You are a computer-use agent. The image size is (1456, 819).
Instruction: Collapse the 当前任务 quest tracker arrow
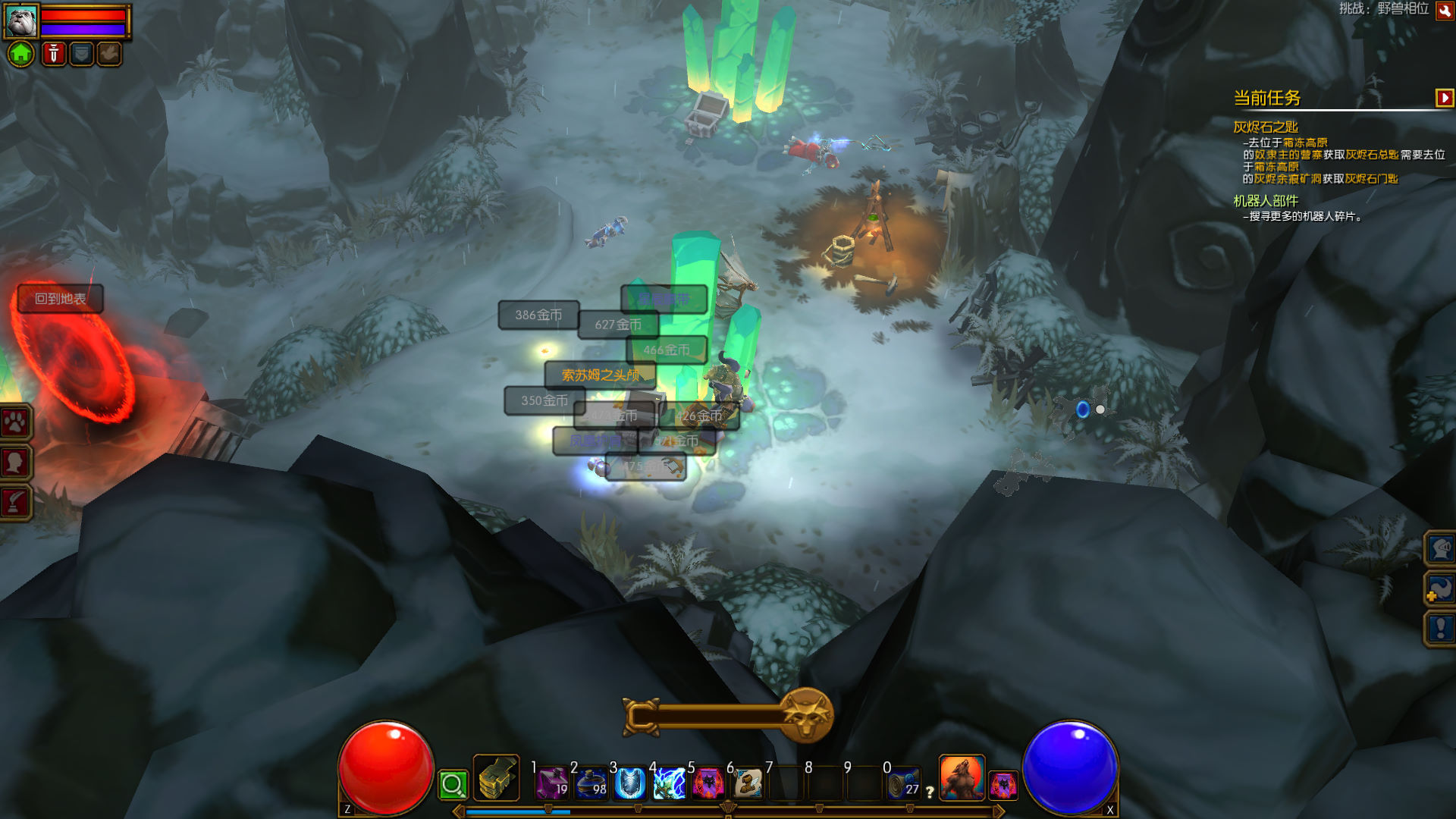(1444, 98)
